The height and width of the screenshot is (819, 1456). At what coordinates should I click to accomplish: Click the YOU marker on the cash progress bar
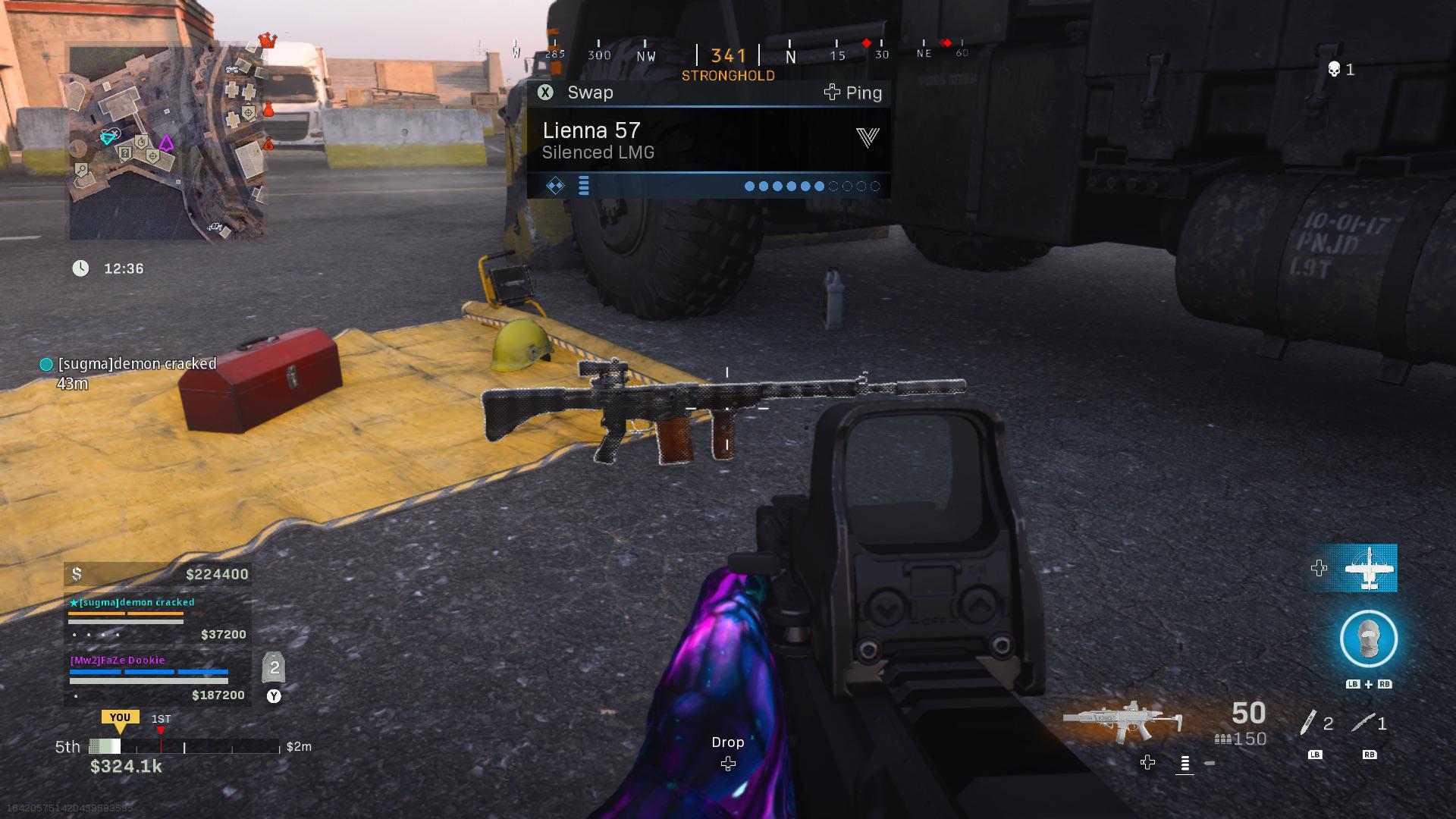coord(121,717)
